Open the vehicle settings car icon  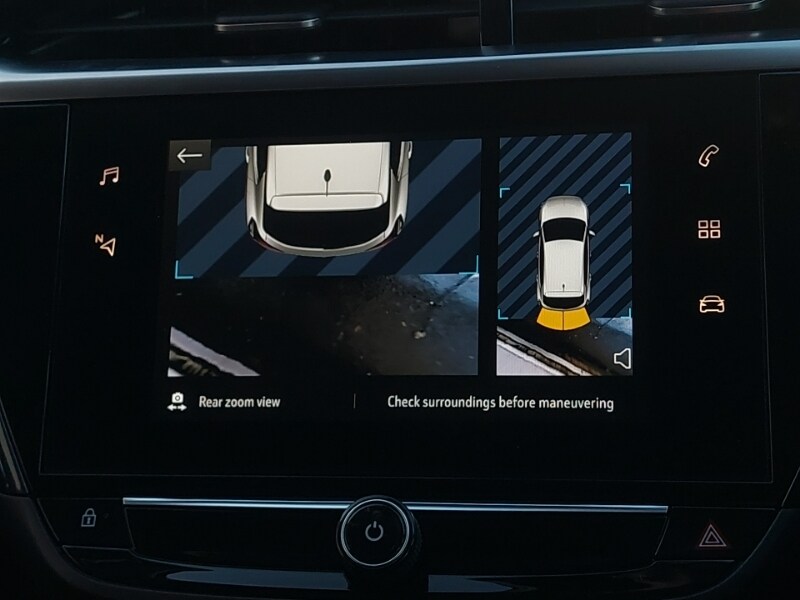pos(711,304)
